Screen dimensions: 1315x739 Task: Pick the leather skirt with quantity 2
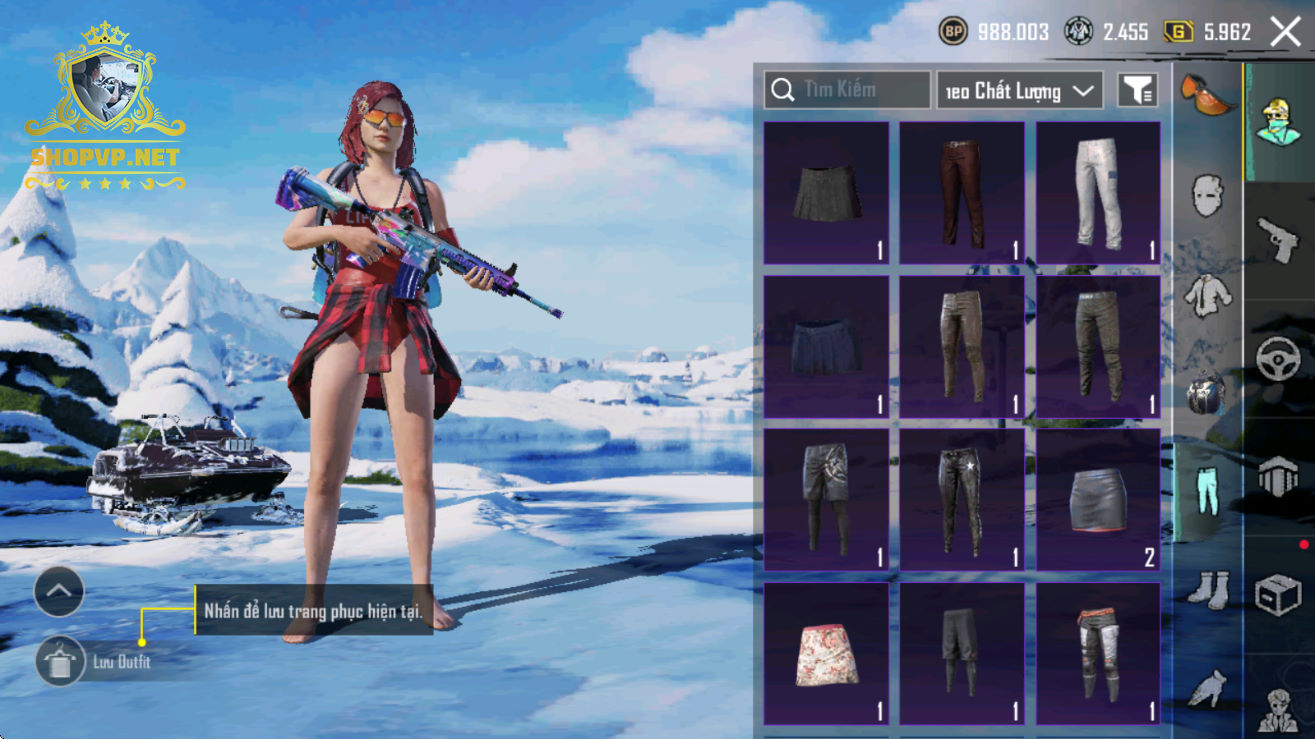pyautogui.click(x=1097, y=500)
